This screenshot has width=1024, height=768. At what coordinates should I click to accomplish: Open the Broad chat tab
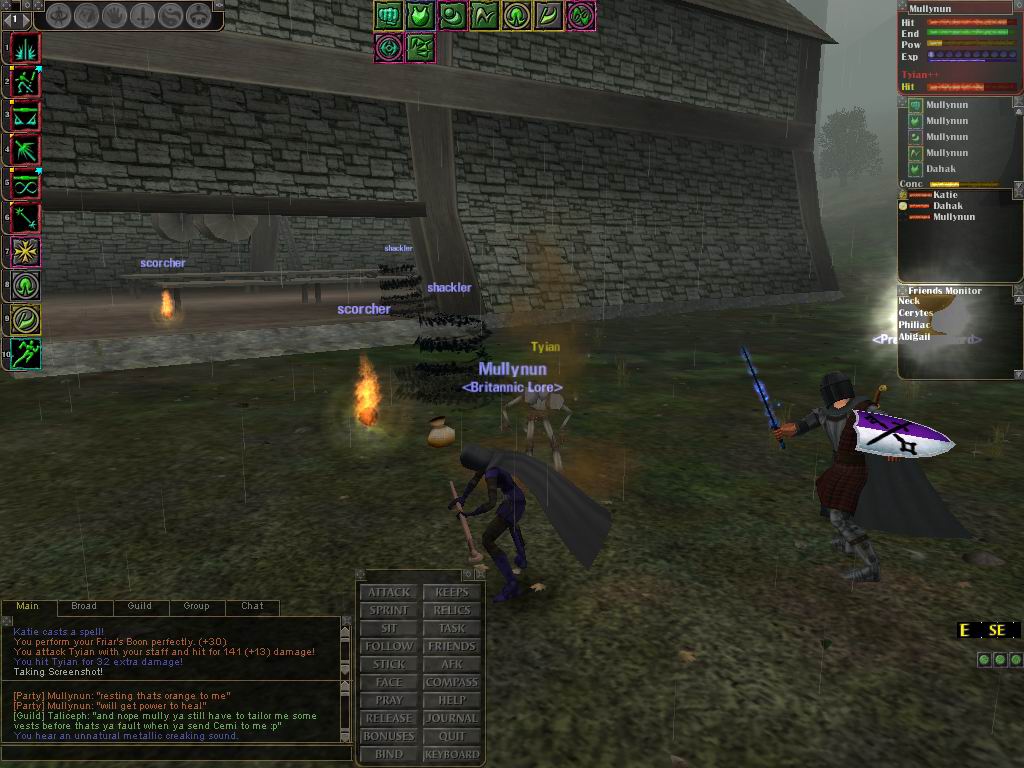[84, 606]
